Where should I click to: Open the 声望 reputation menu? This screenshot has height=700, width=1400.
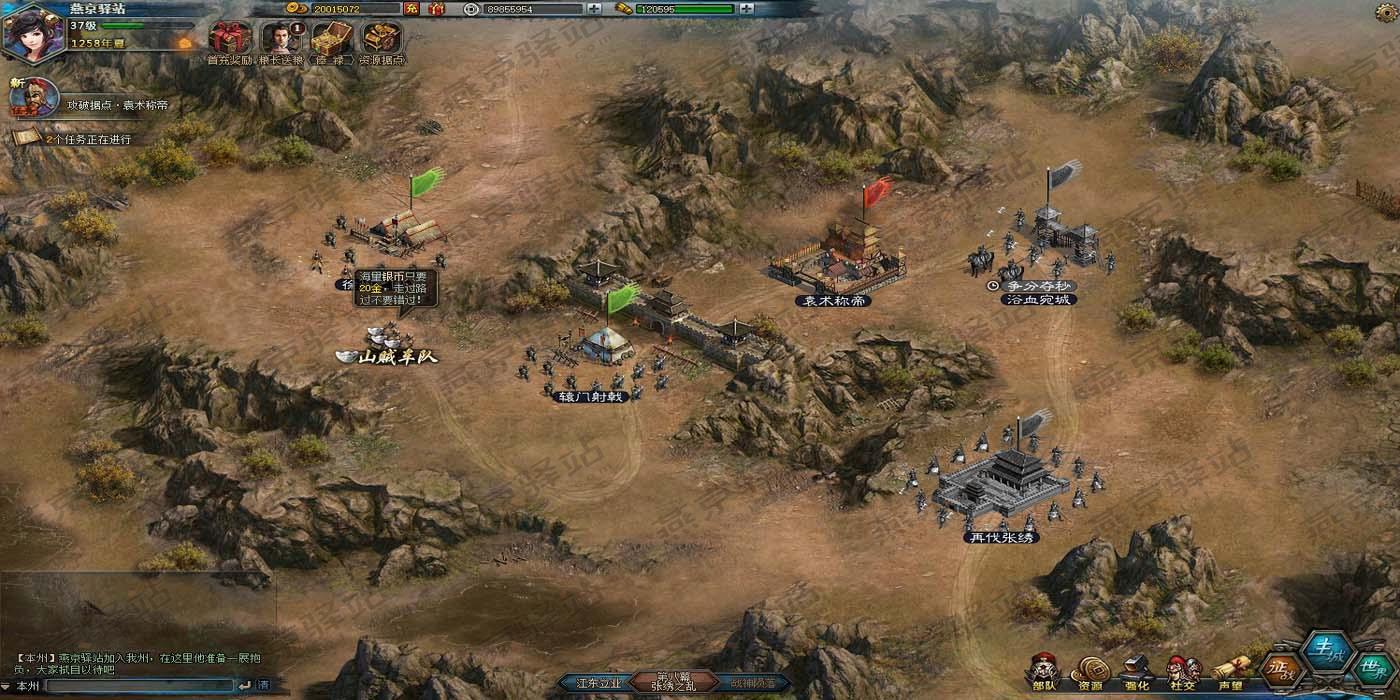(1231, 672)
